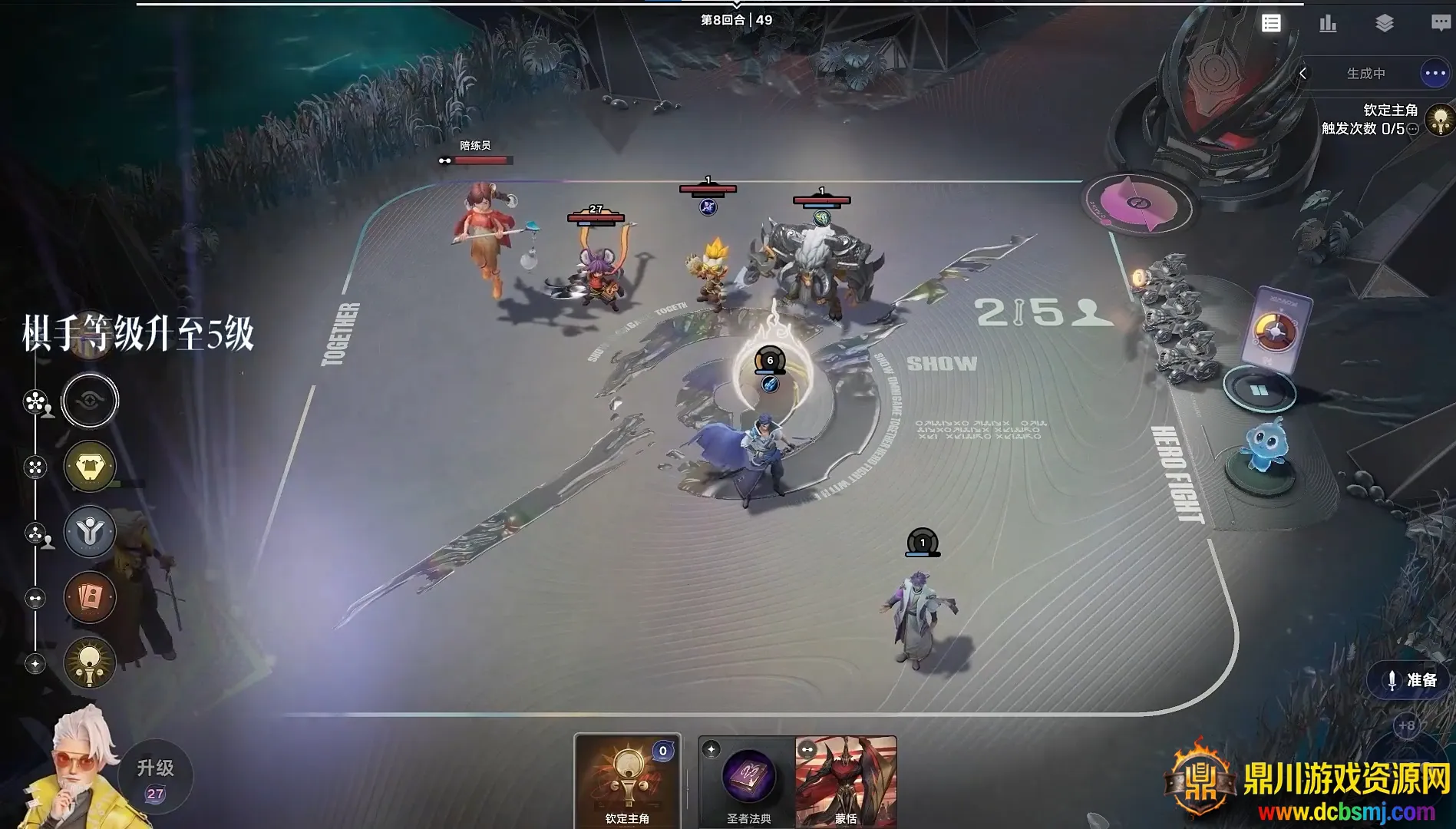
Task: Click the 升级 level-up button
Action: (x=156, y=775)
